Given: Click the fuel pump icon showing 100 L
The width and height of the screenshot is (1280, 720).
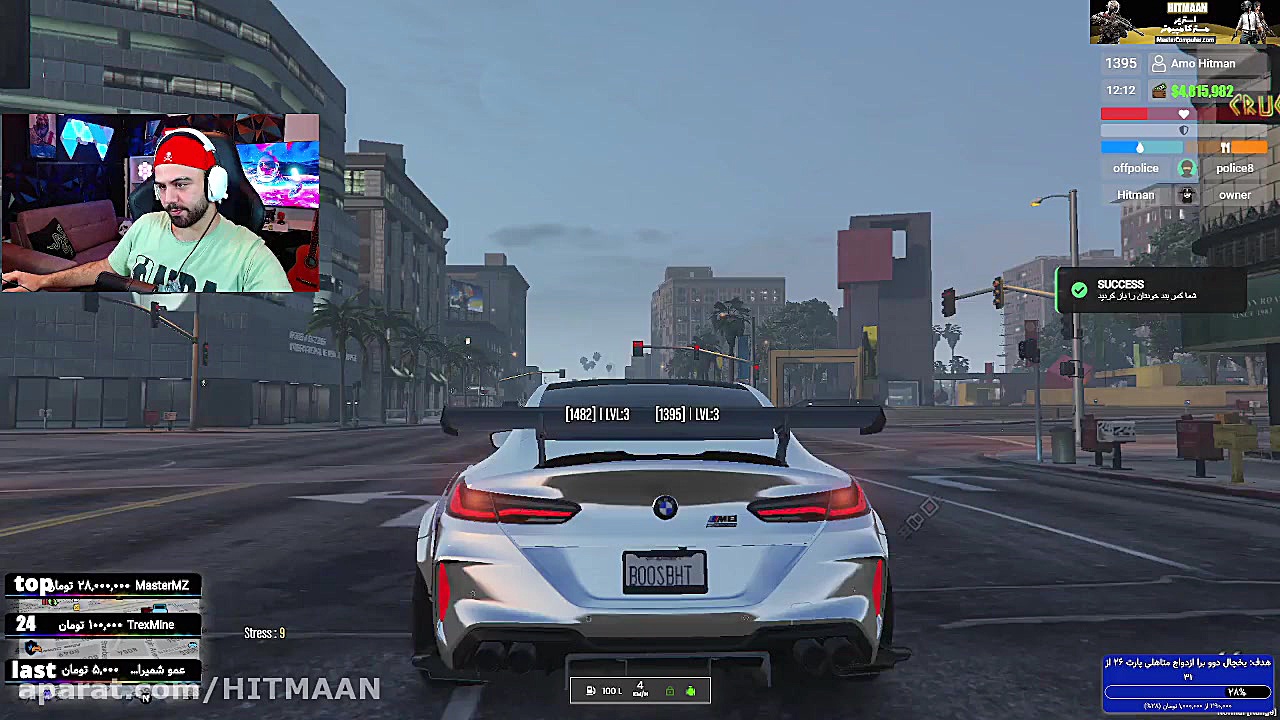Looking at the screenshot, I should tap(591, 691).
